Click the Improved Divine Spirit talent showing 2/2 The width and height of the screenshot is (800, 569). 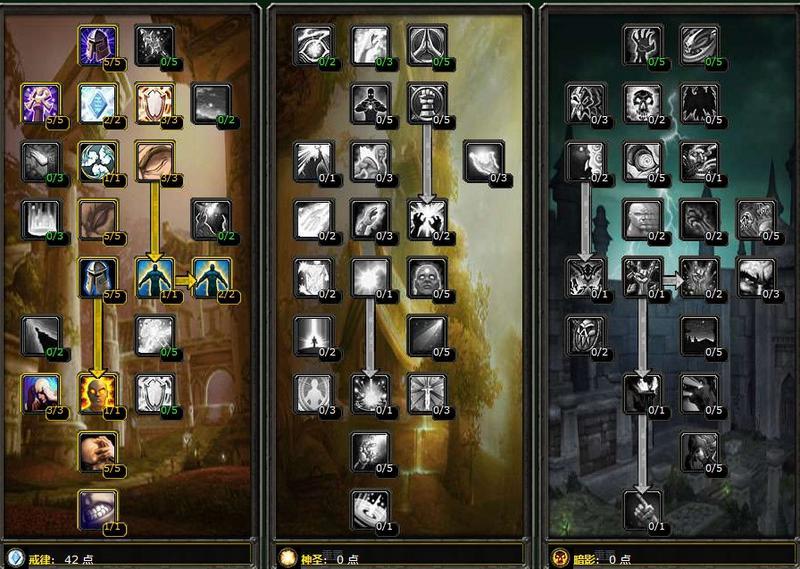[x=211, y=277]
